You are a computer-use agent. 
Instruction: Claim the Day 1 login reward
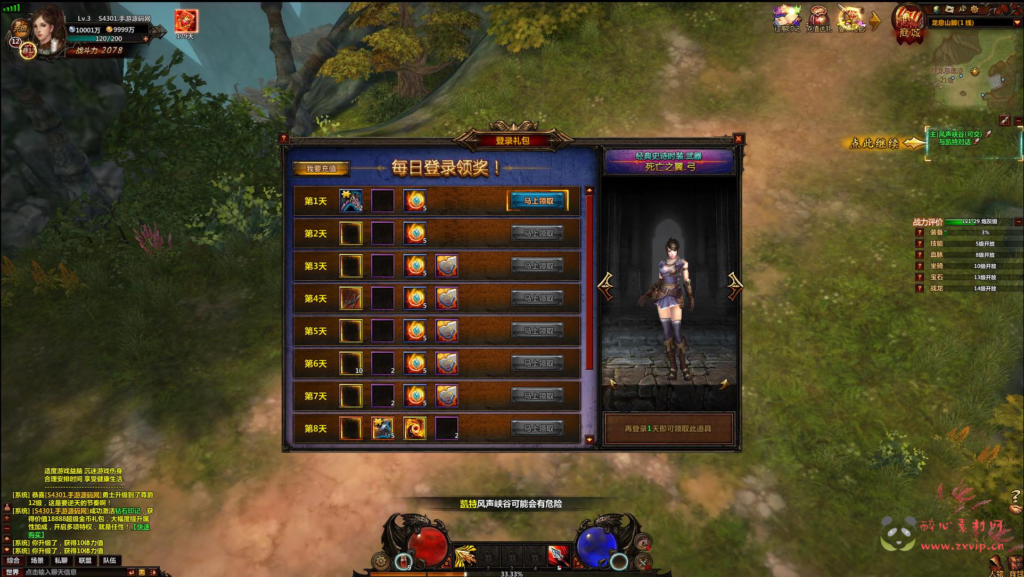(538, 201)
